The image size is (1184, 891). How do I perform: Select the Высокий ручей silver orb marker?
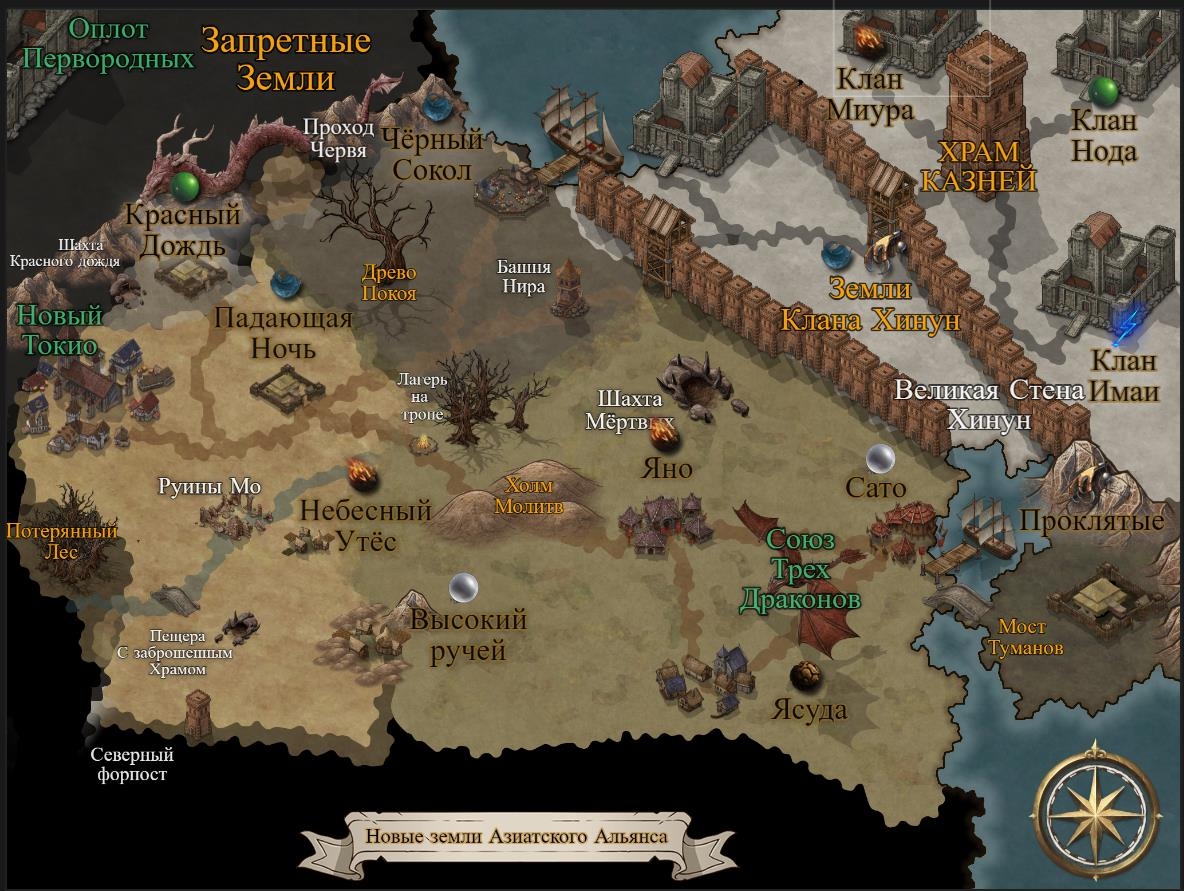[x=463, y=587]
